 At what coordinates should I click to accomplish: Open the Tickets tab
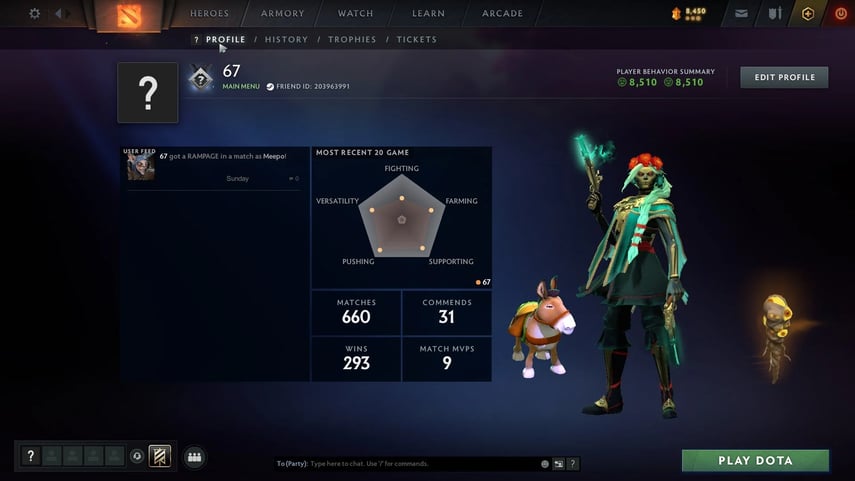click(x=416, y=40)
